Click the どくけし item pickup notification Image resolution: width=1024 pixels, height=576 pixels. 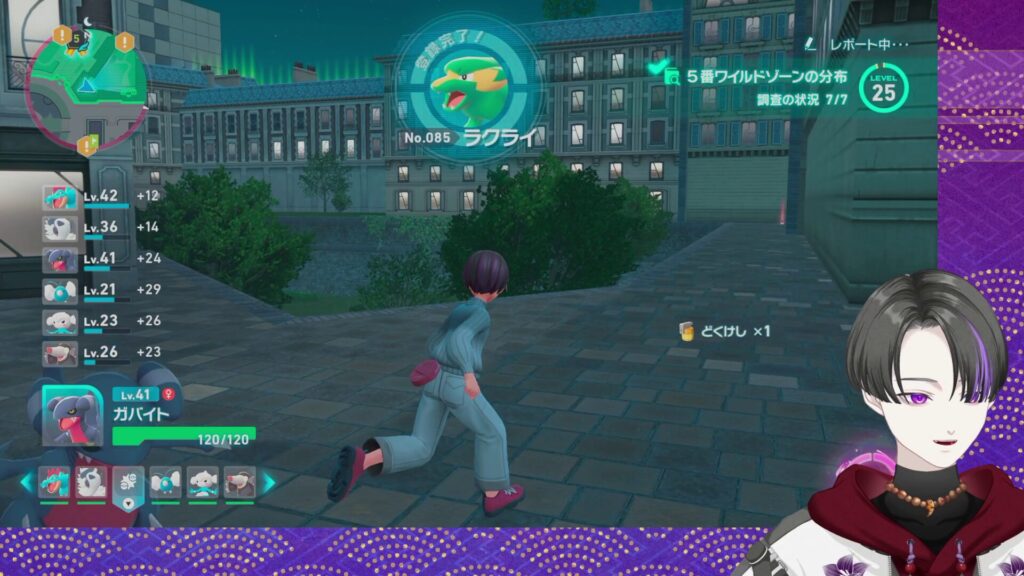coord(725,331)
